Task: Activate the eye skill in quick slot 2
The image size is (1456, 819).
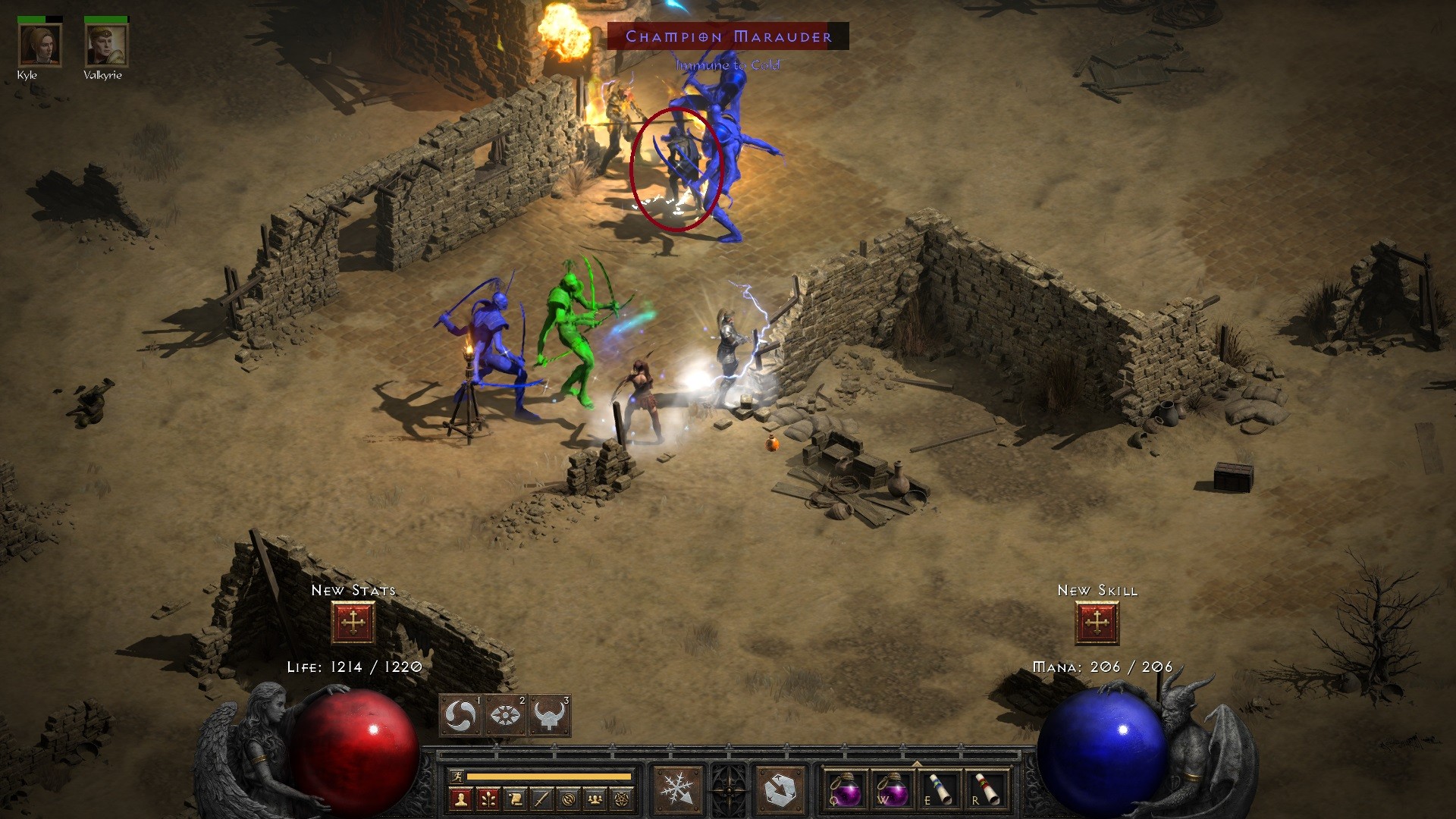Action: point(504,715)
